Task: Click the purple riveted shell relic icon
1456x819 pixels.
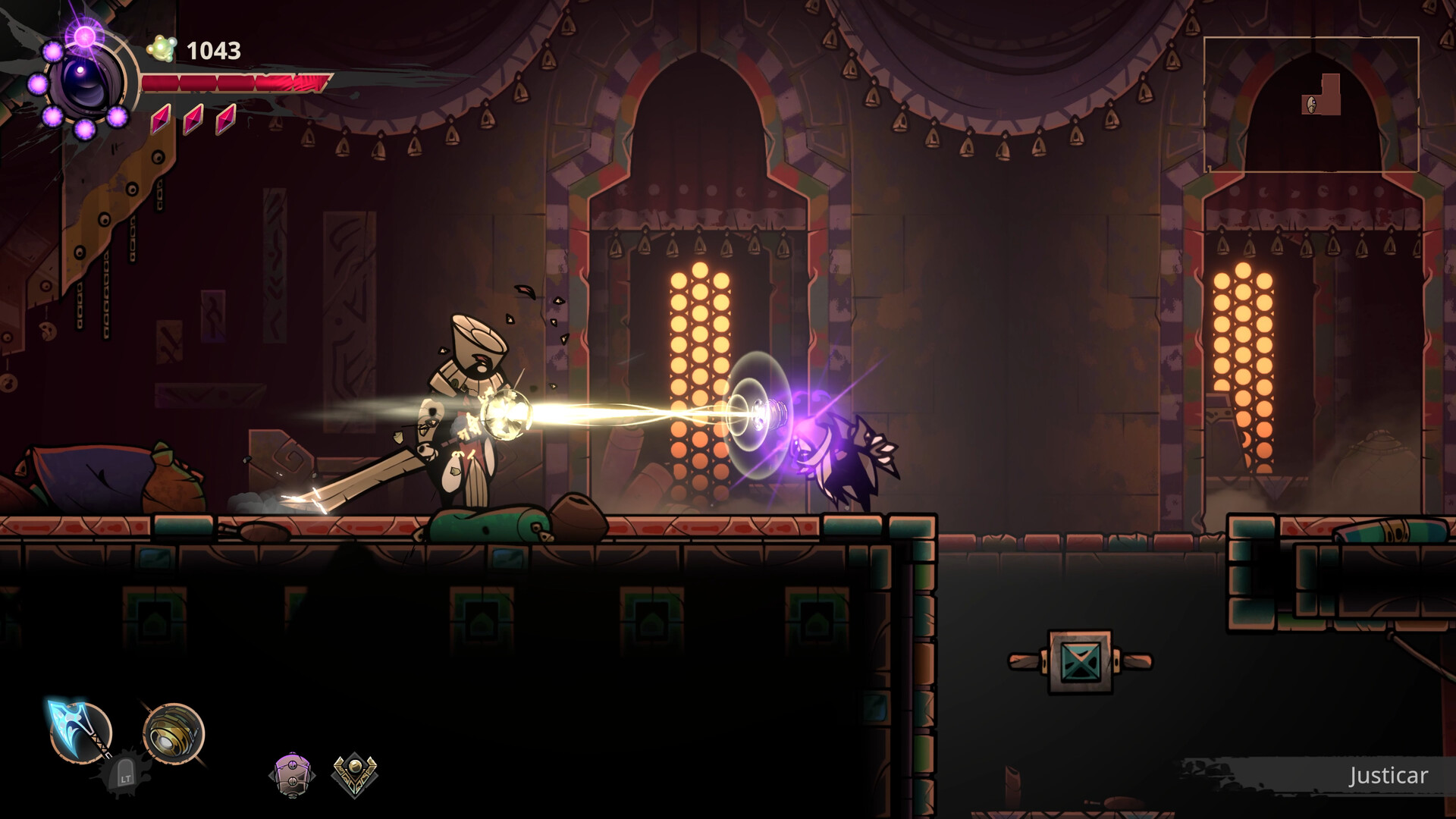Action: 292,775
